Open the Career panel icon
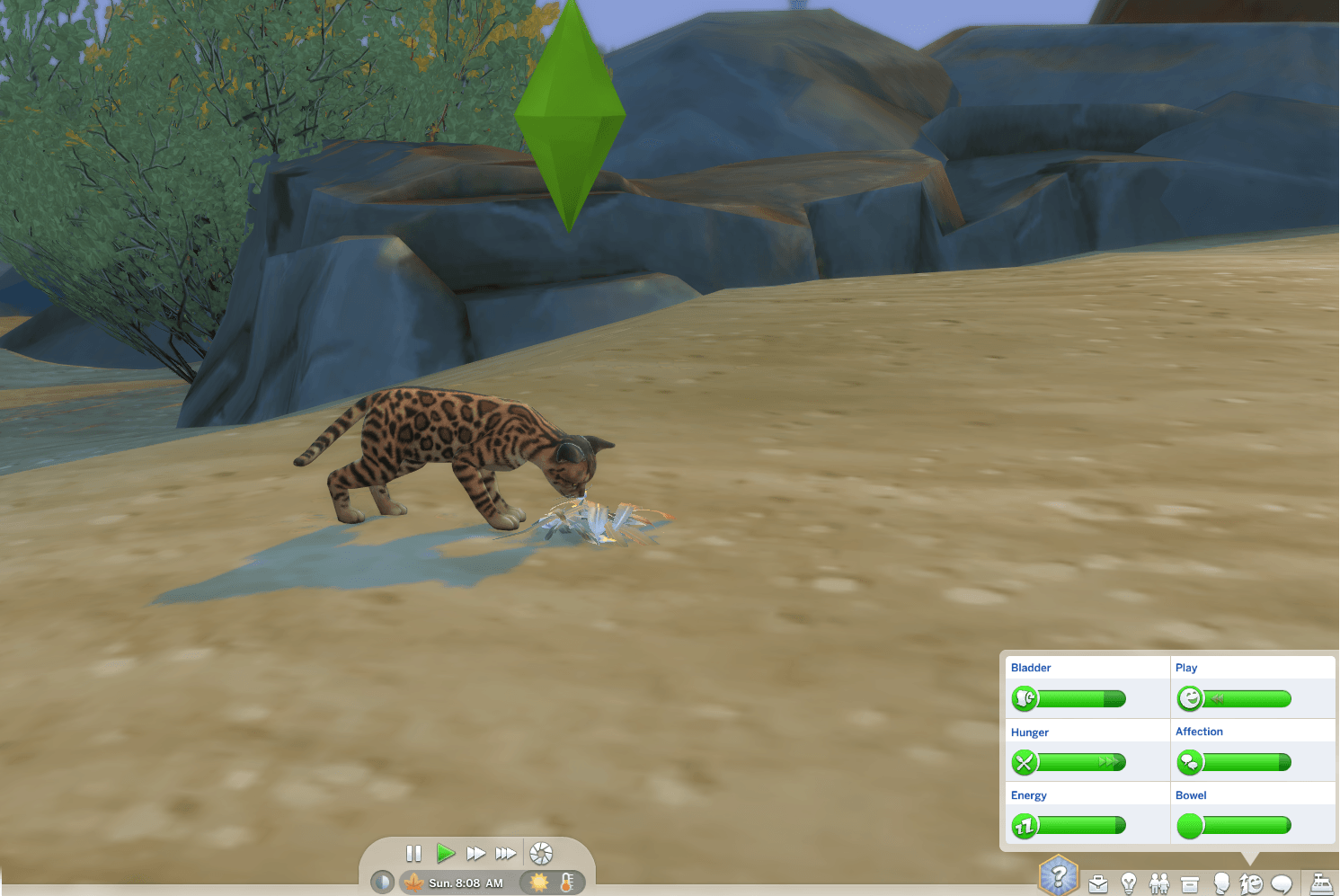Image resolution: width=1340 pixels, height=896 pixels. tap(1097, 882)
